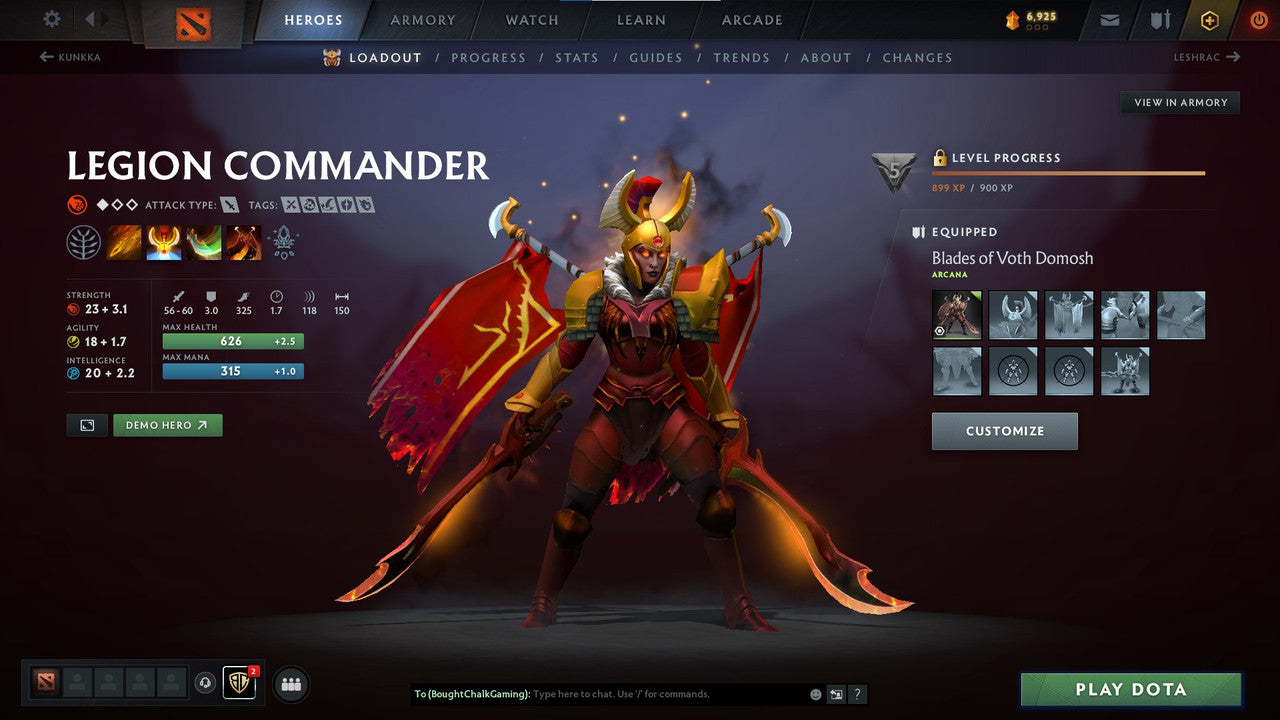The height and width of the screenshot is (720, 1280).
Task: Open the Dota Plus hexagon icon
Action: [1208, 19]
